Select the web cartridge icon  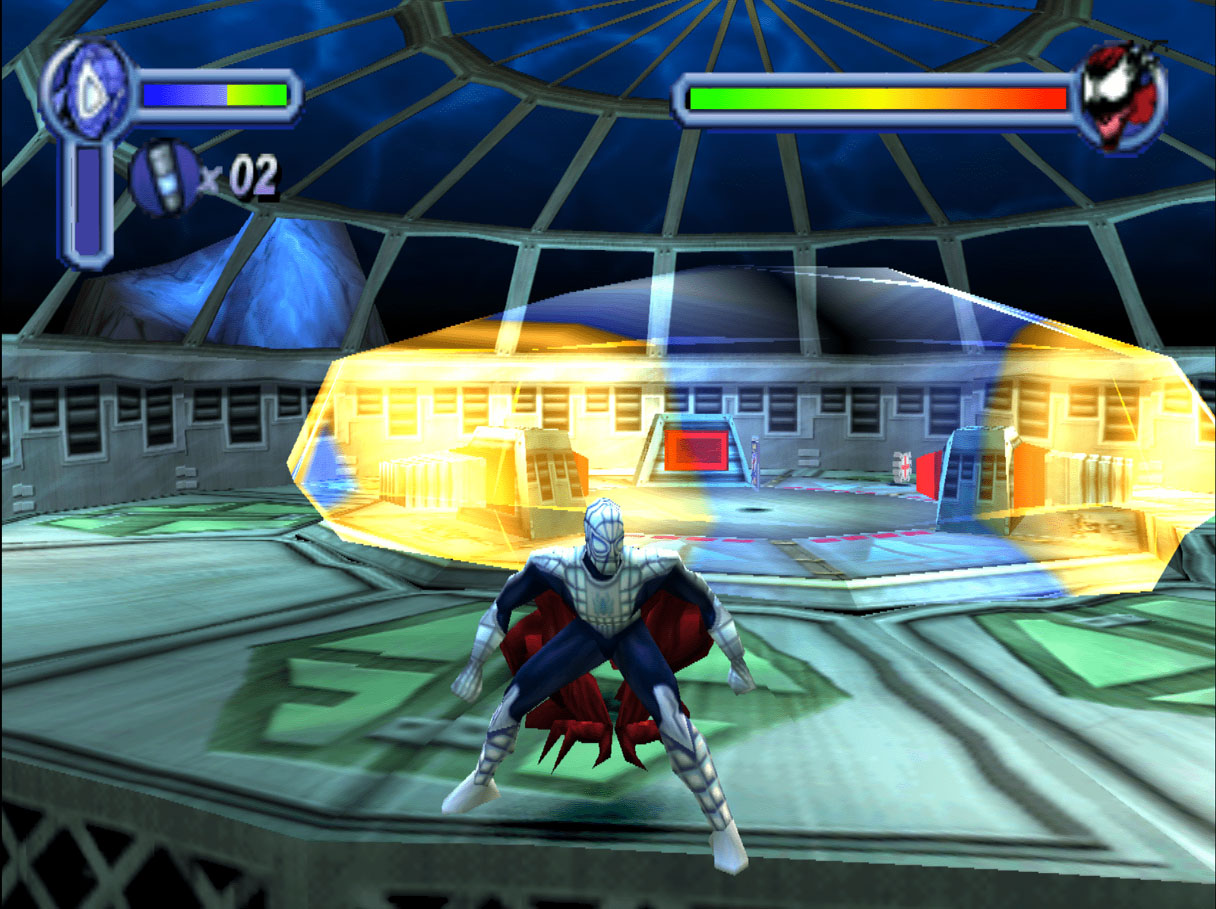point(165,178)
